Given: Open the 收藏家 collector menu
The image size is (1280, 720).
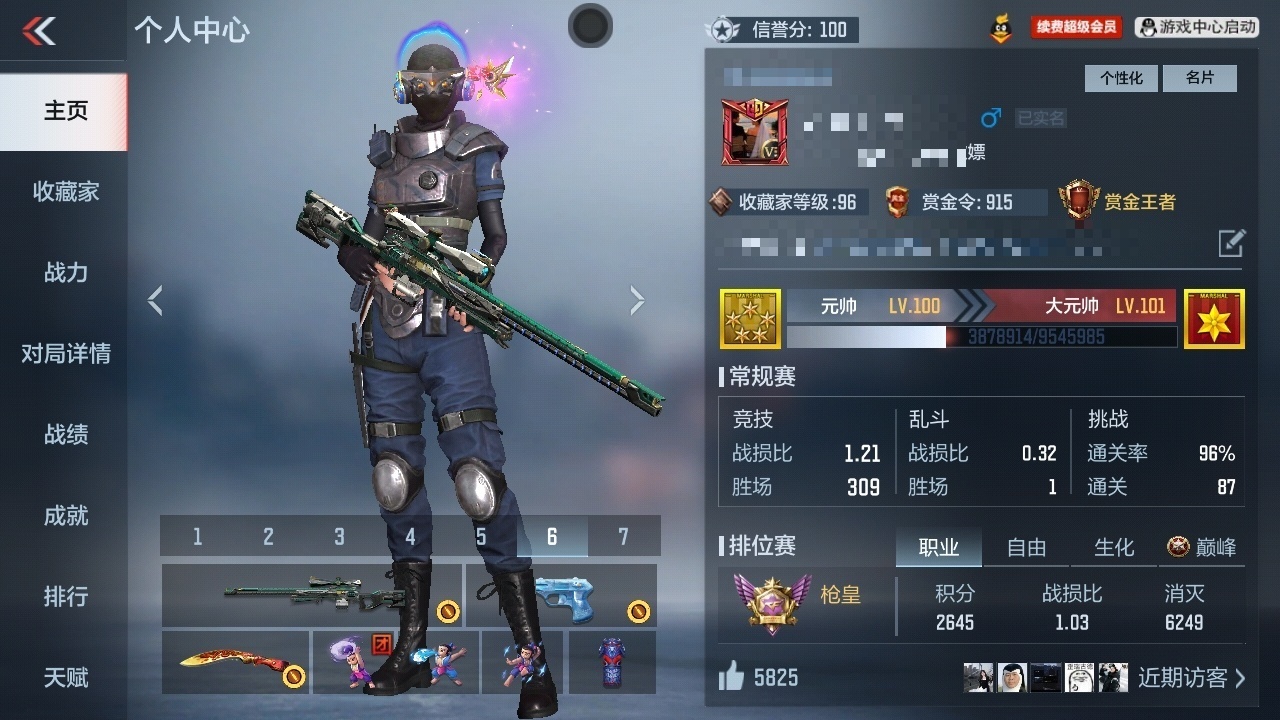Looking at the screenshot, I should point(65,192).
